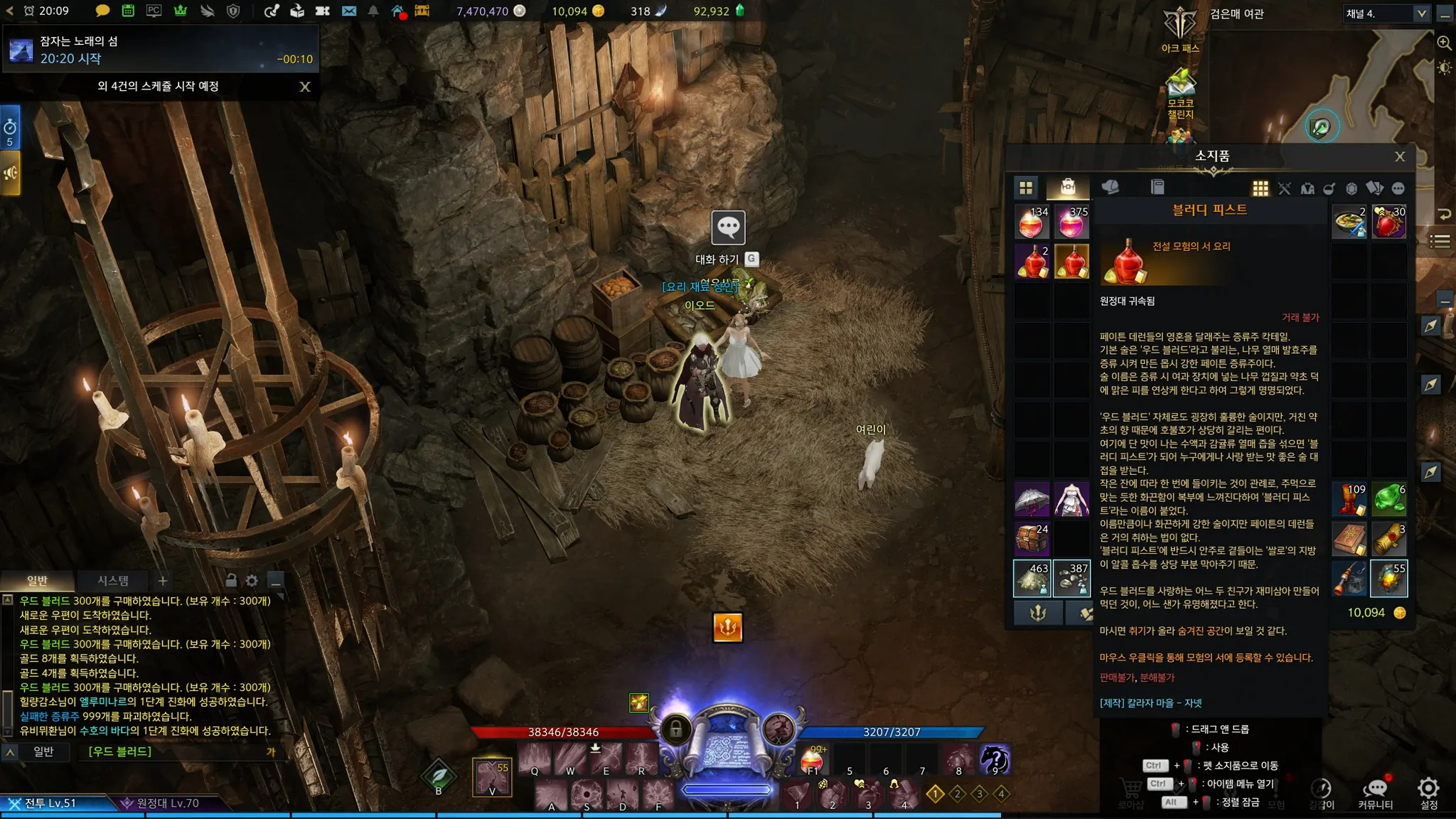Select the red potion stack of 134
The image size is (1456, 819).
(1032, 222)
